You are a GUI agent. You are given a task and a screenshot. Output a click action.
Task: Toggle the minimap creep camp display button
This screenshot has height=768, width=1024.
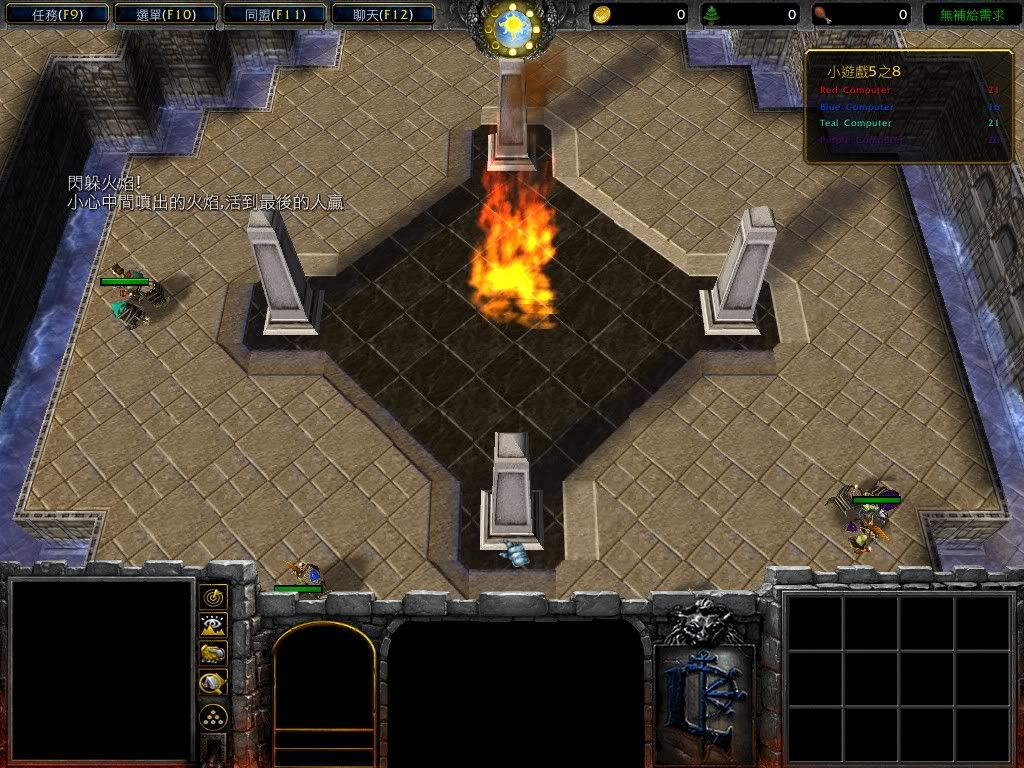(213, 683)
